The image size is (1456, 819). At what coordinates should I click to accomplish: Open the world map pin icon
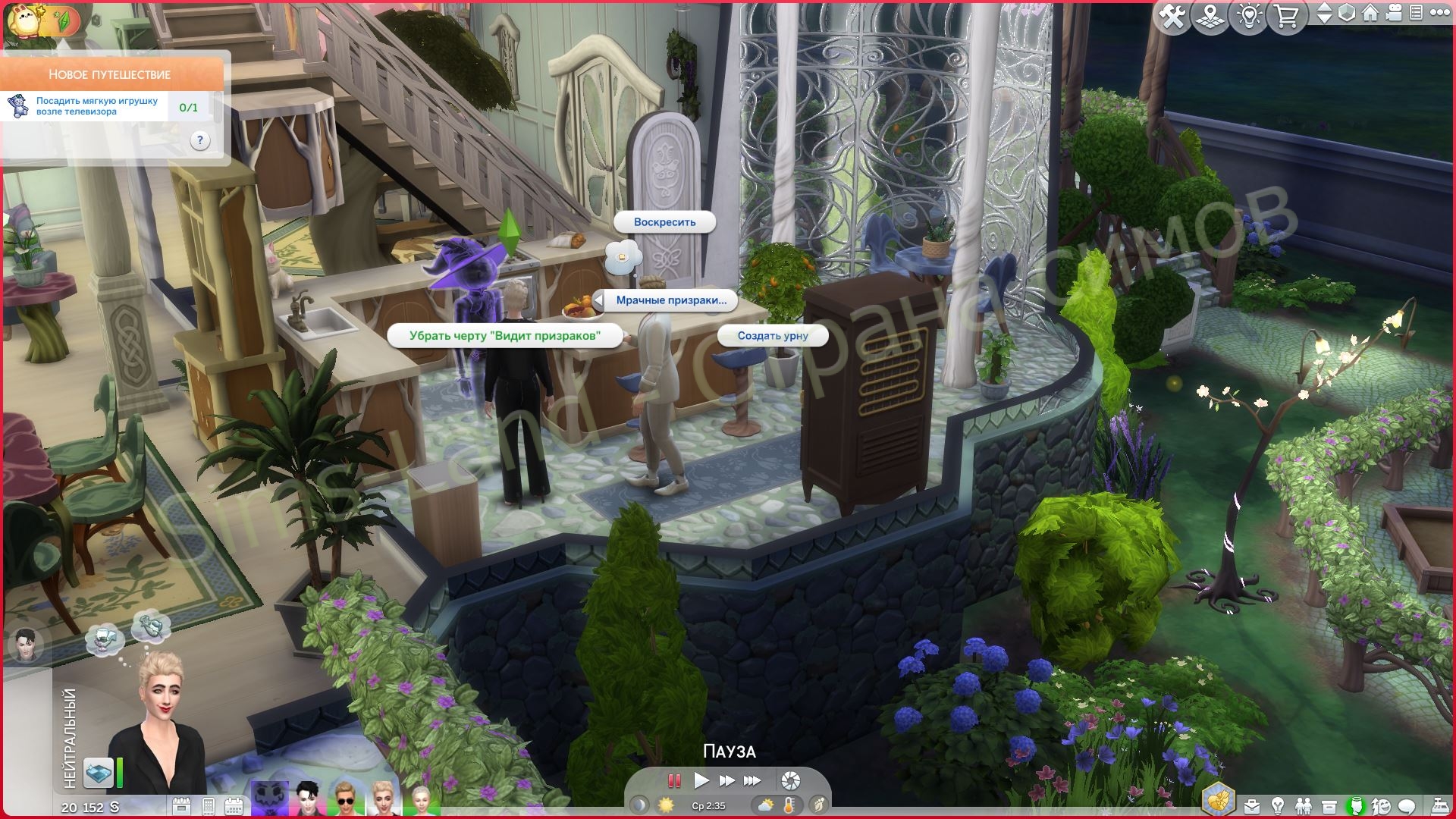click(1210, 16)
